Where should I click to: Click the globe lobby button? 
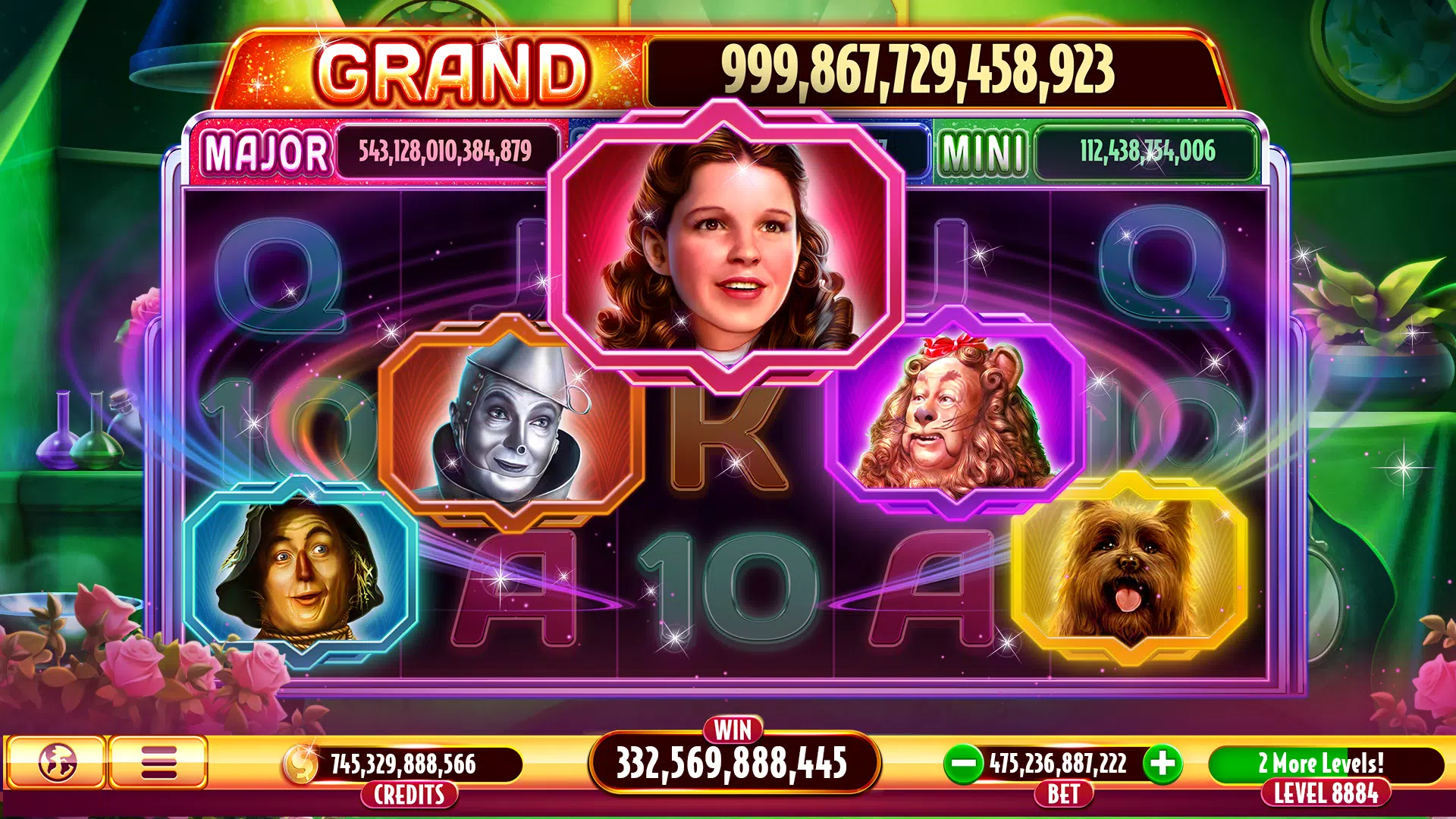click(x=56, y=762)
